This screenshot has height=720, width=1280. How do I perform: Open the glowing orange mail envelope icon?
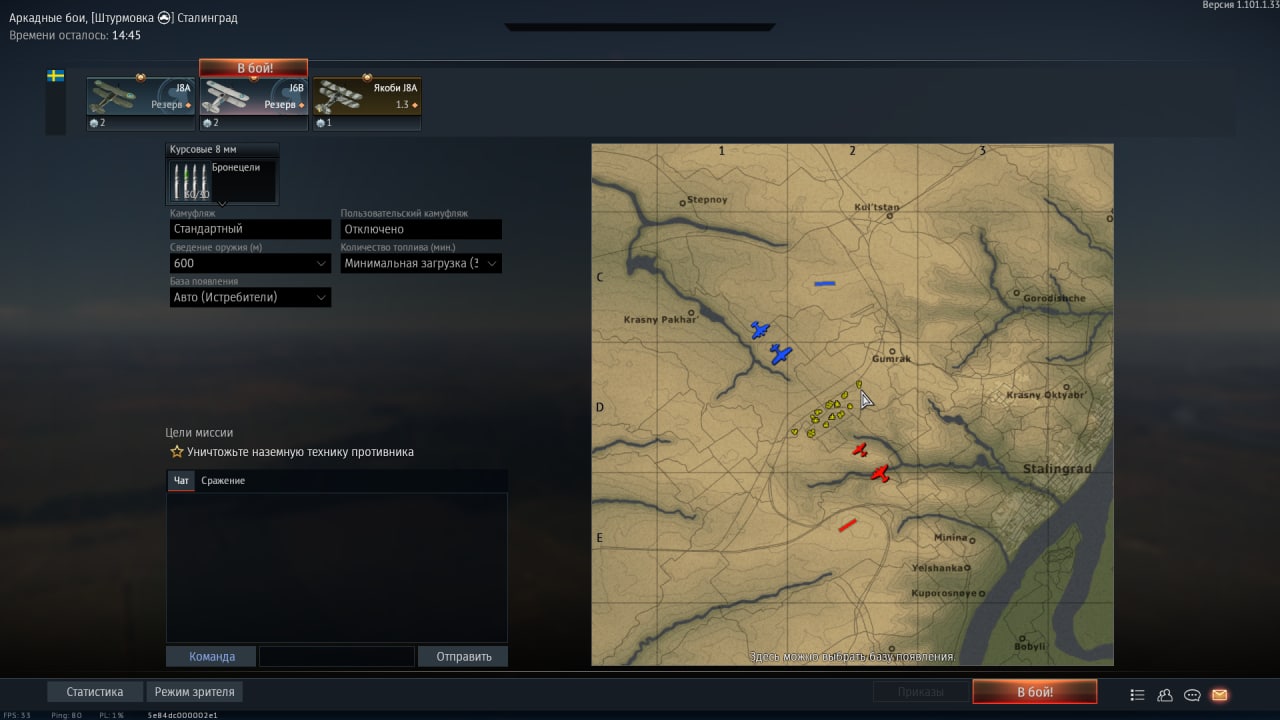pyautogui.click(x=1219, y=695)
